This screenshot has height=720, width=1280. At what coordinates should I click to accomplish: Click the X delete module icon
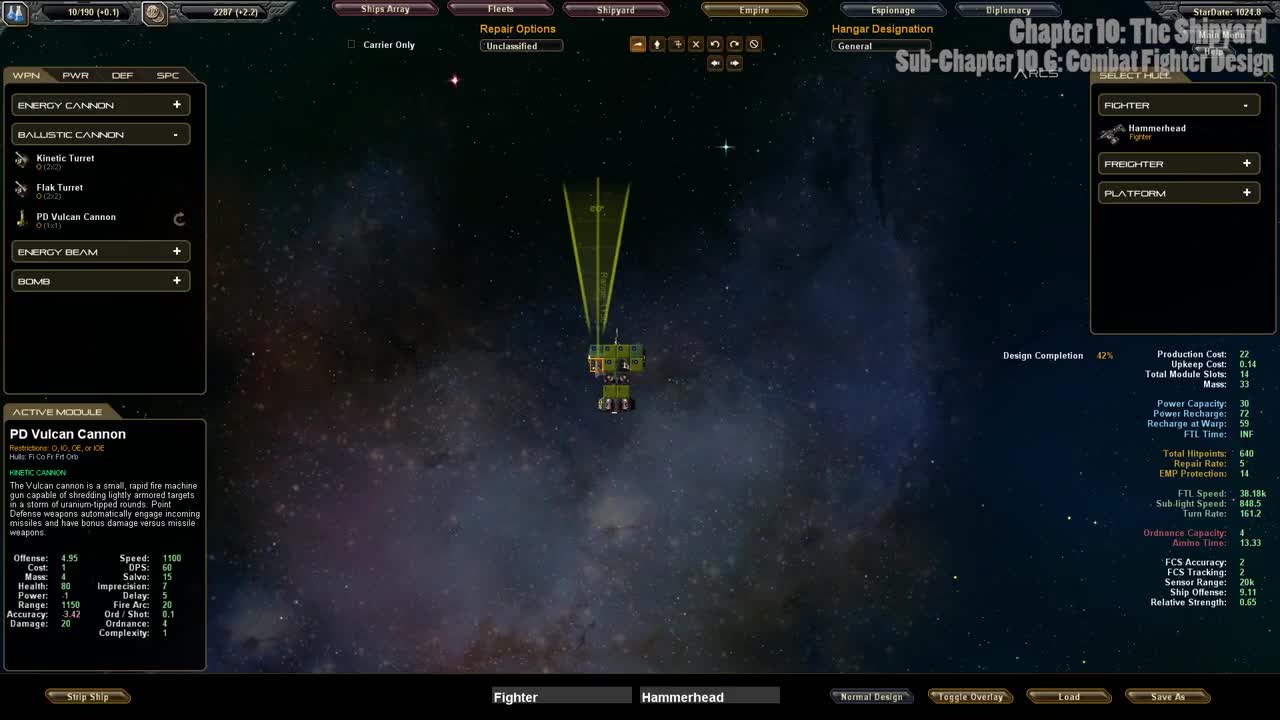[696, 43]
